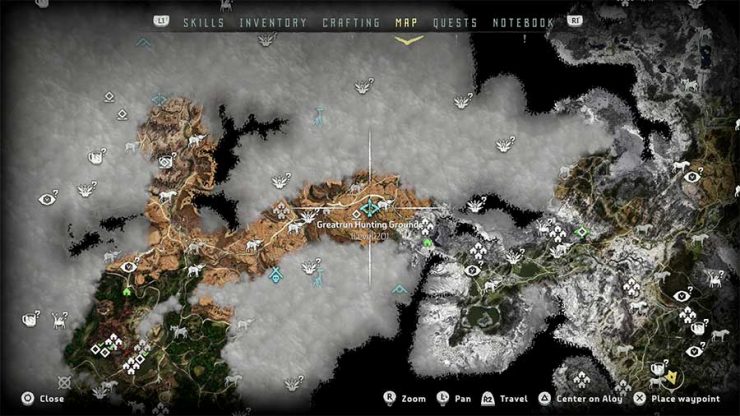The height and width of the screenshot is (416, 740).
Task: Open the Inventory tab
Action: pyautogui.click(x=273, y=22)
